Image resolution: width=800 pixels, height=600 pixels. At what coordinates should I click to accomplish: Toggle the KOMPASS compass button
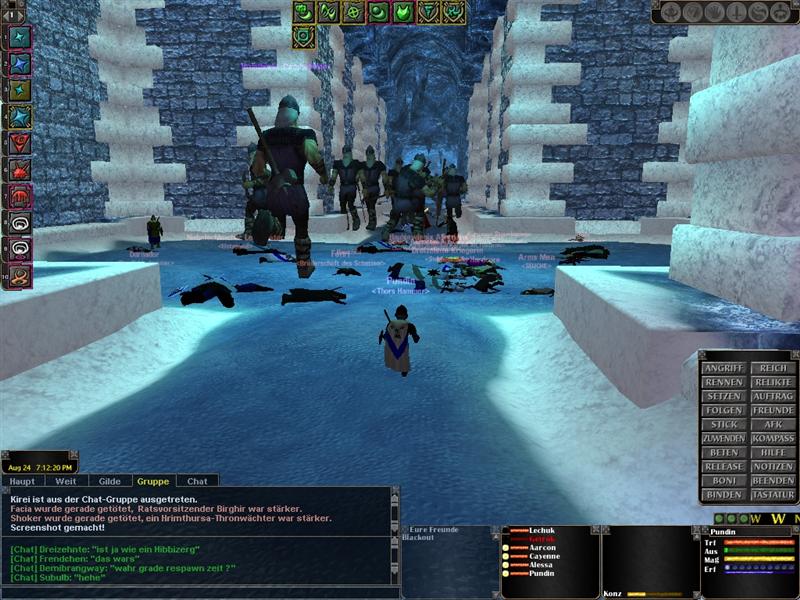[x=772, y=438]
